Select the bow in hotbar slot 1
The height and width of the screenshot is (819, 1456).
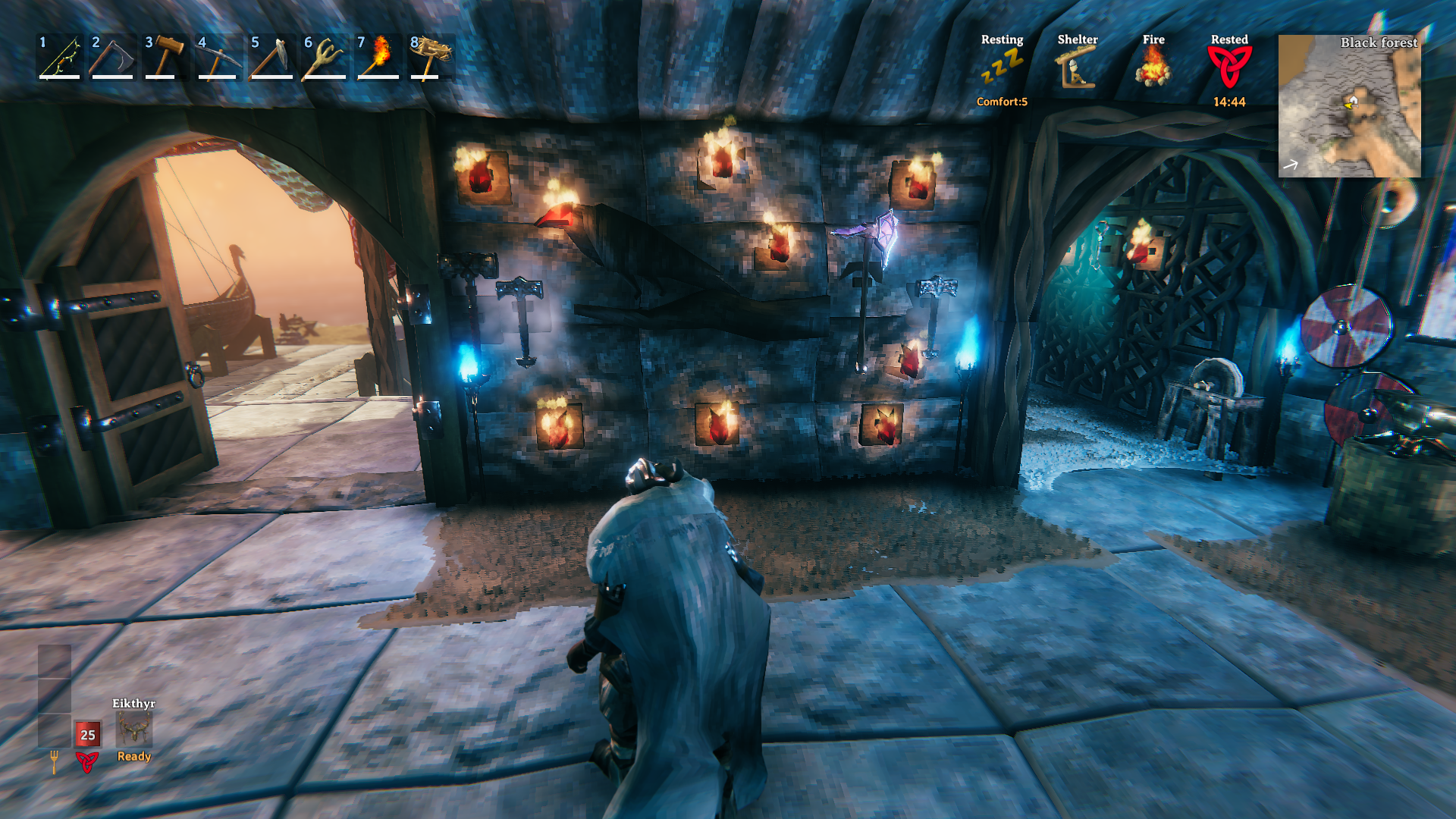60,57
